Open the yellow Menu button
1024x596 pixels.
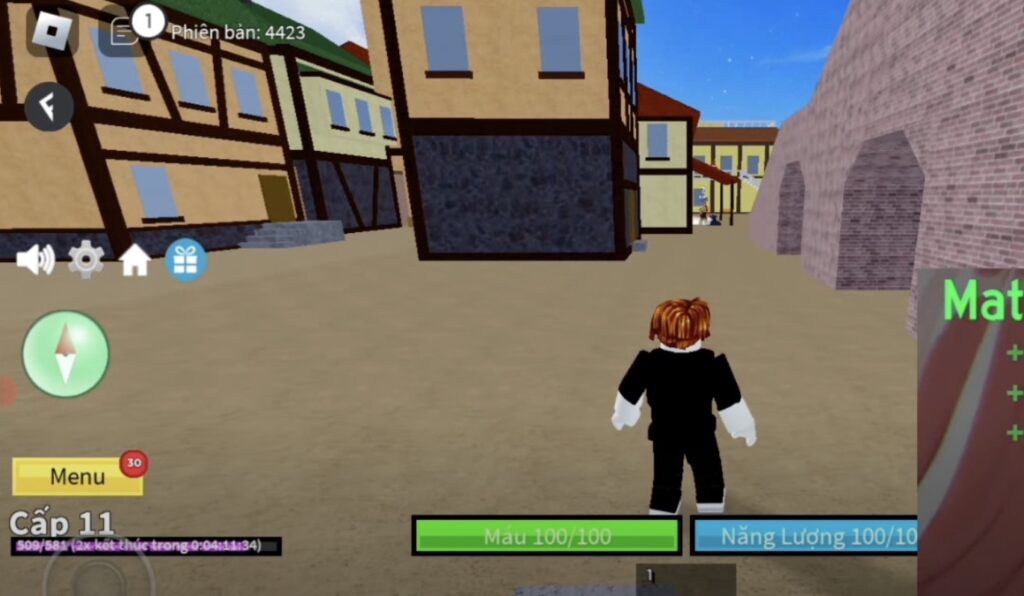(x=78, y=477)
